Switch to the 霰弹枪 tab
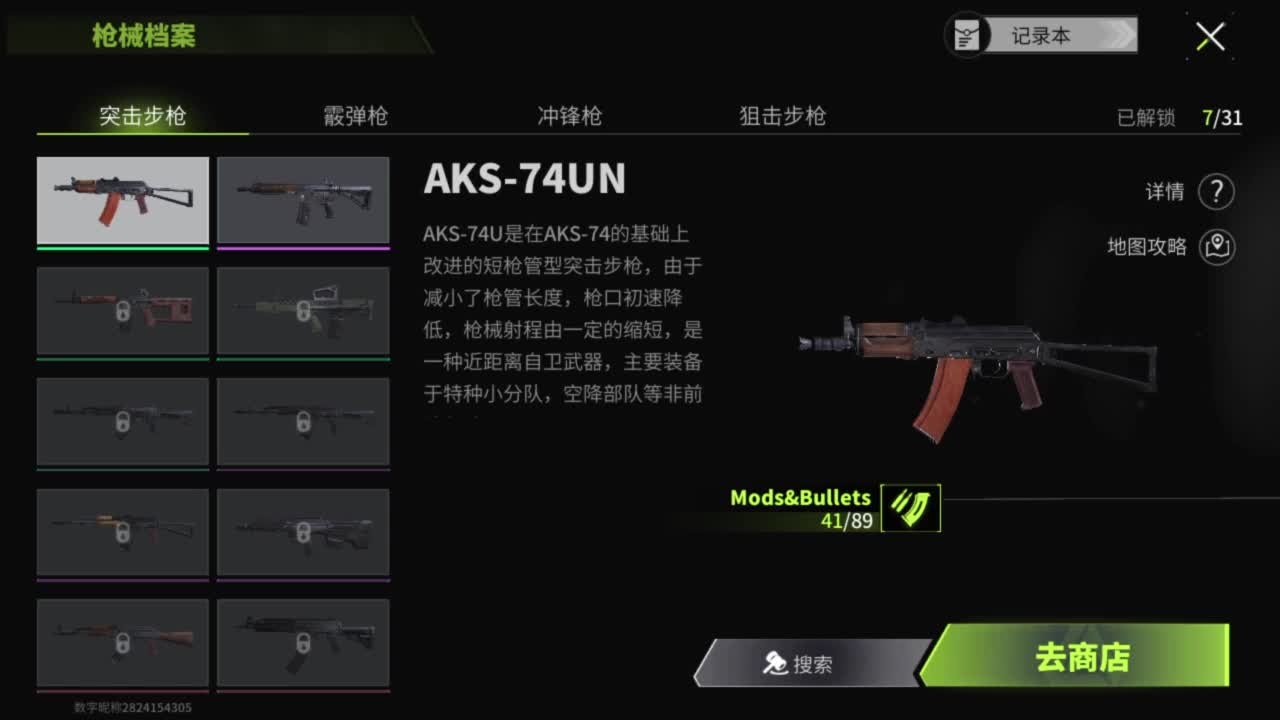This screenshot has width=1280, height=720. [354, 117]
